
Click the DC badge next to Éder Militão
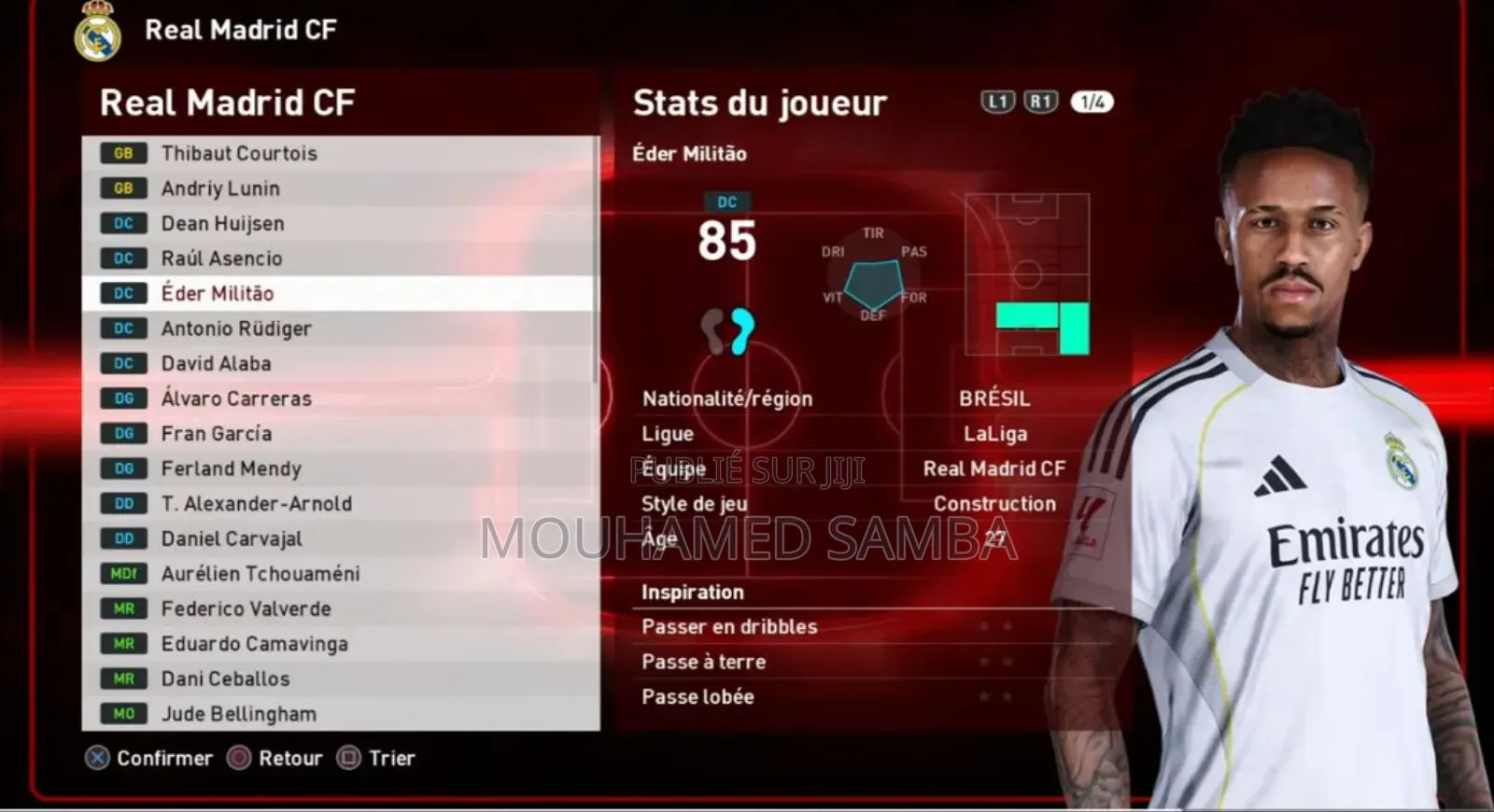pos(122,292)
